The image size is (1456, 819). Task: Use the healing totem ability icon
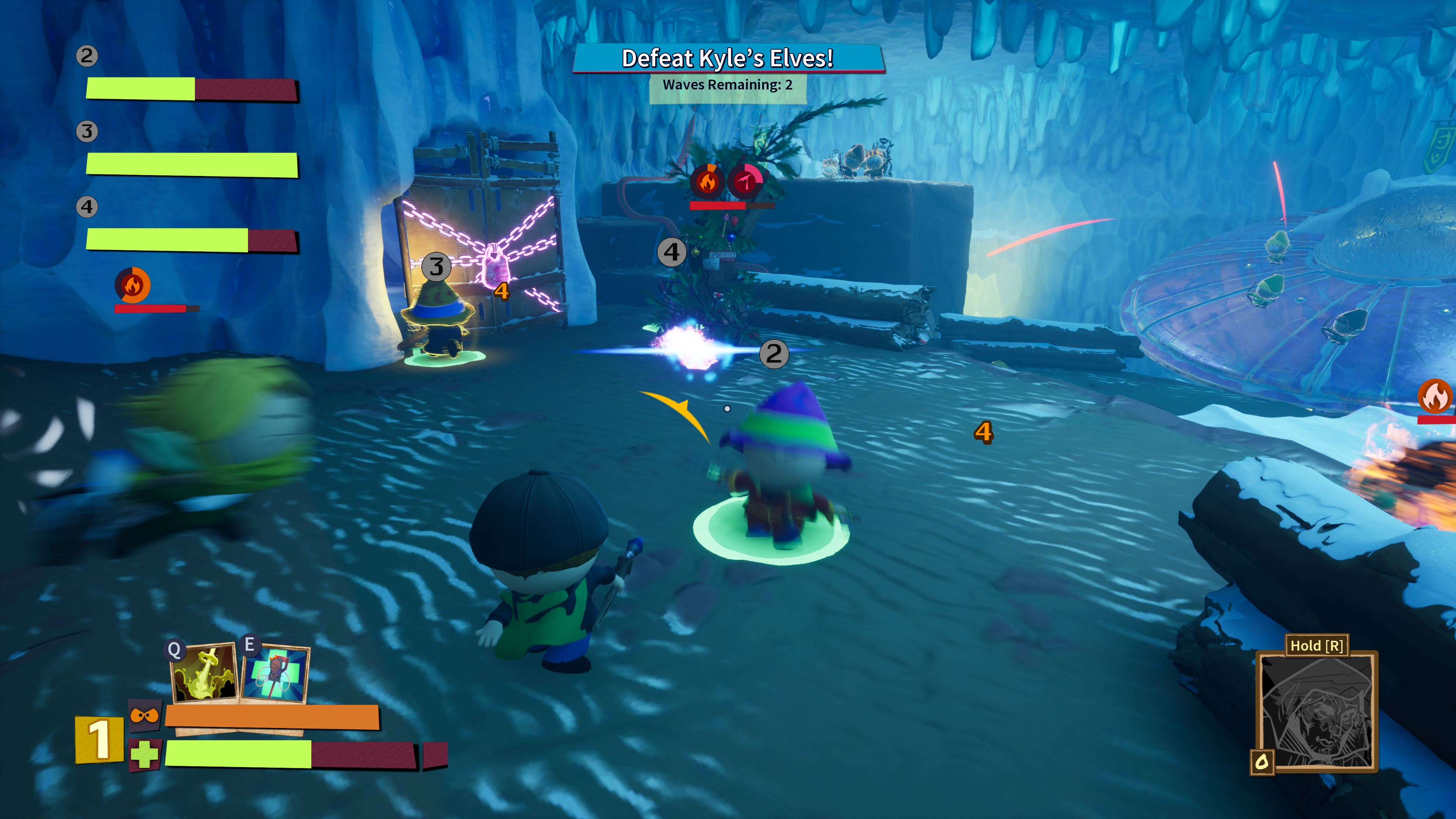coord(276,674)
